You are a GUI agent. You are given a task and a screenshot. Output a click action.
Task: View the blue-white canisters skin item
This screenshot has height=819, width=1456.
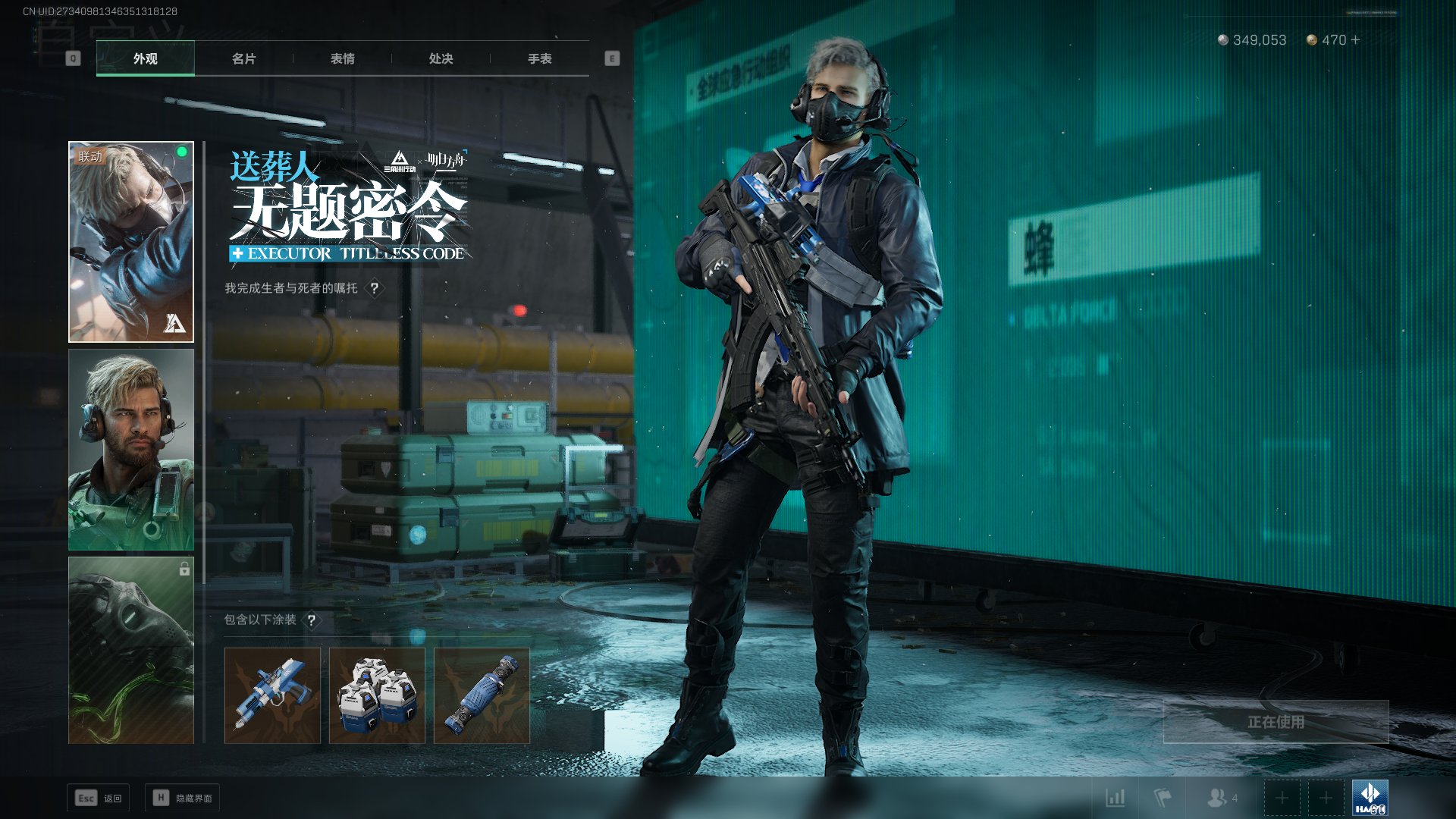377,695
